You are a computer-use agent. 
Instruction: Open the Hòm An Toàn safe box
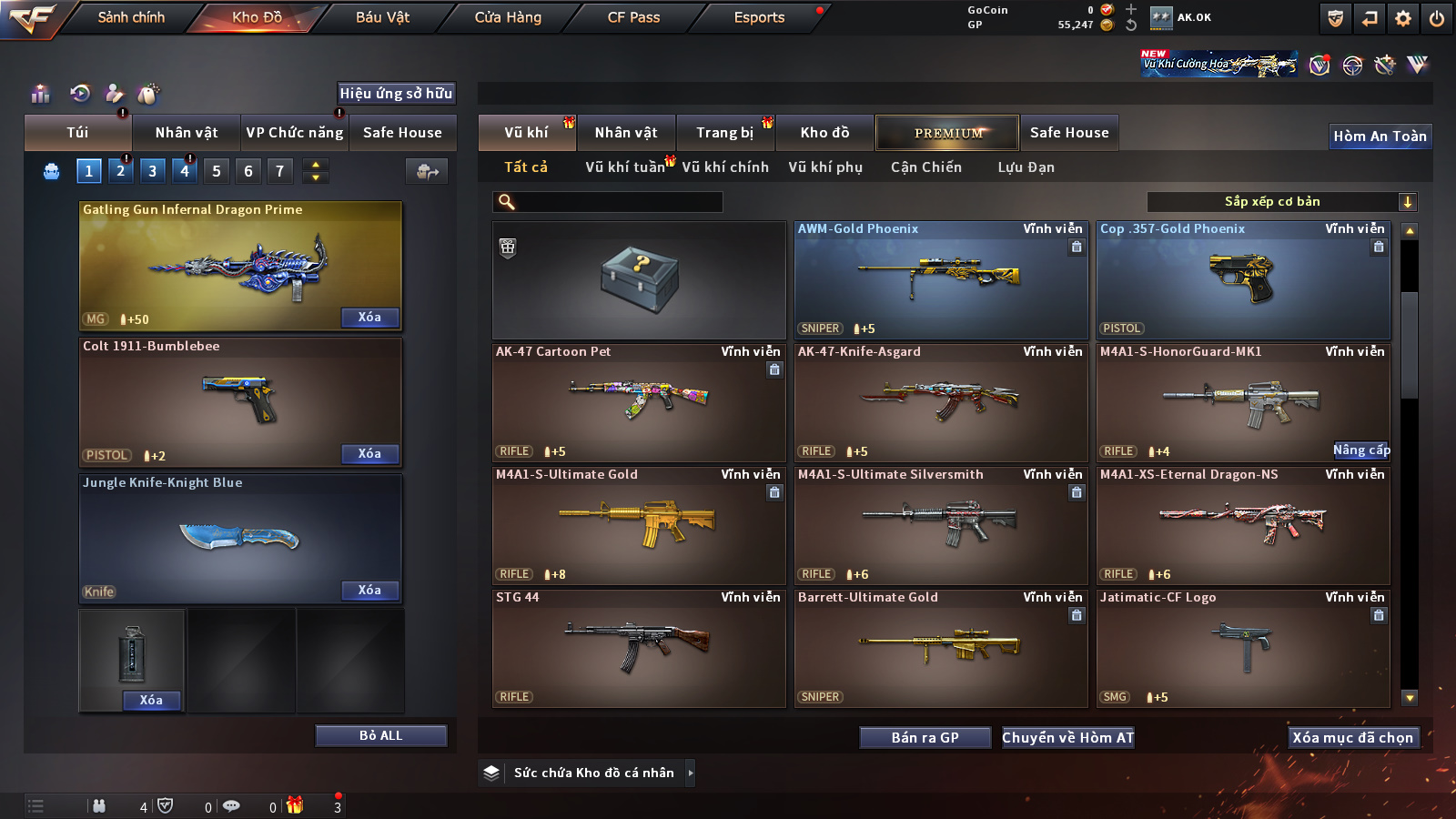coord(1380,136)
